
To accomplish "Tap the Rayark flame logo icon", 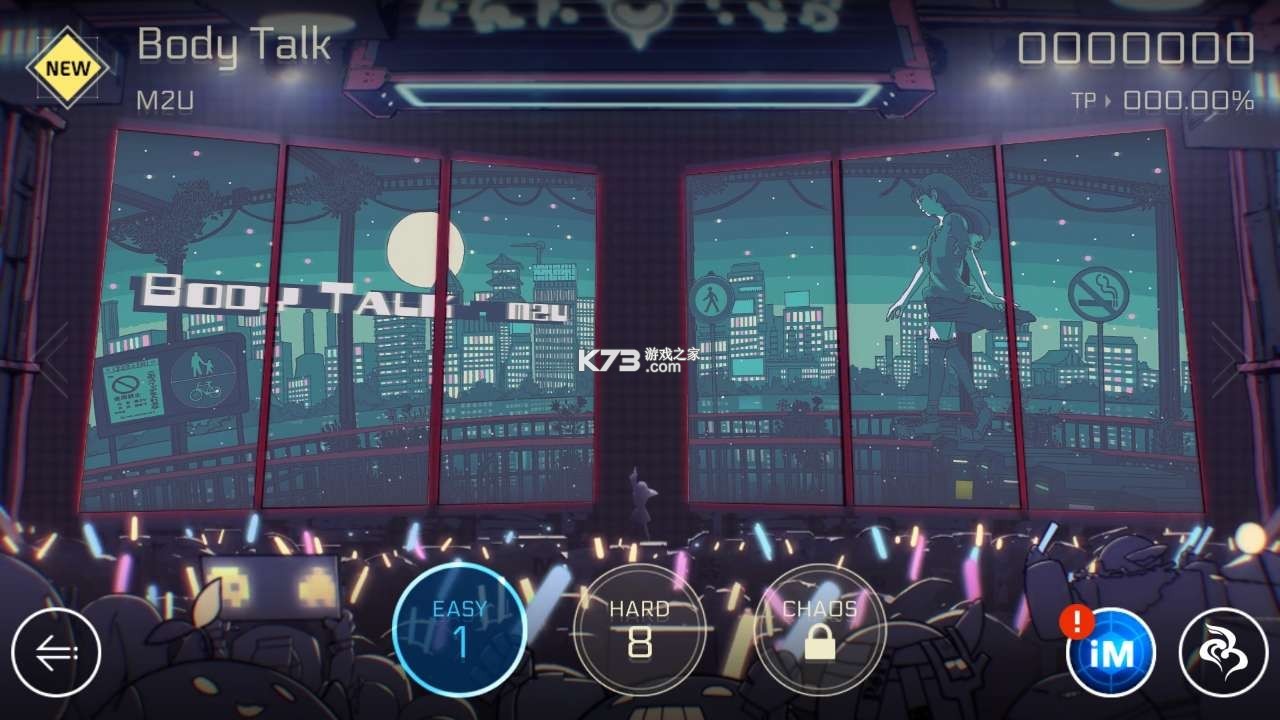I will click(x=1223, y=651).
